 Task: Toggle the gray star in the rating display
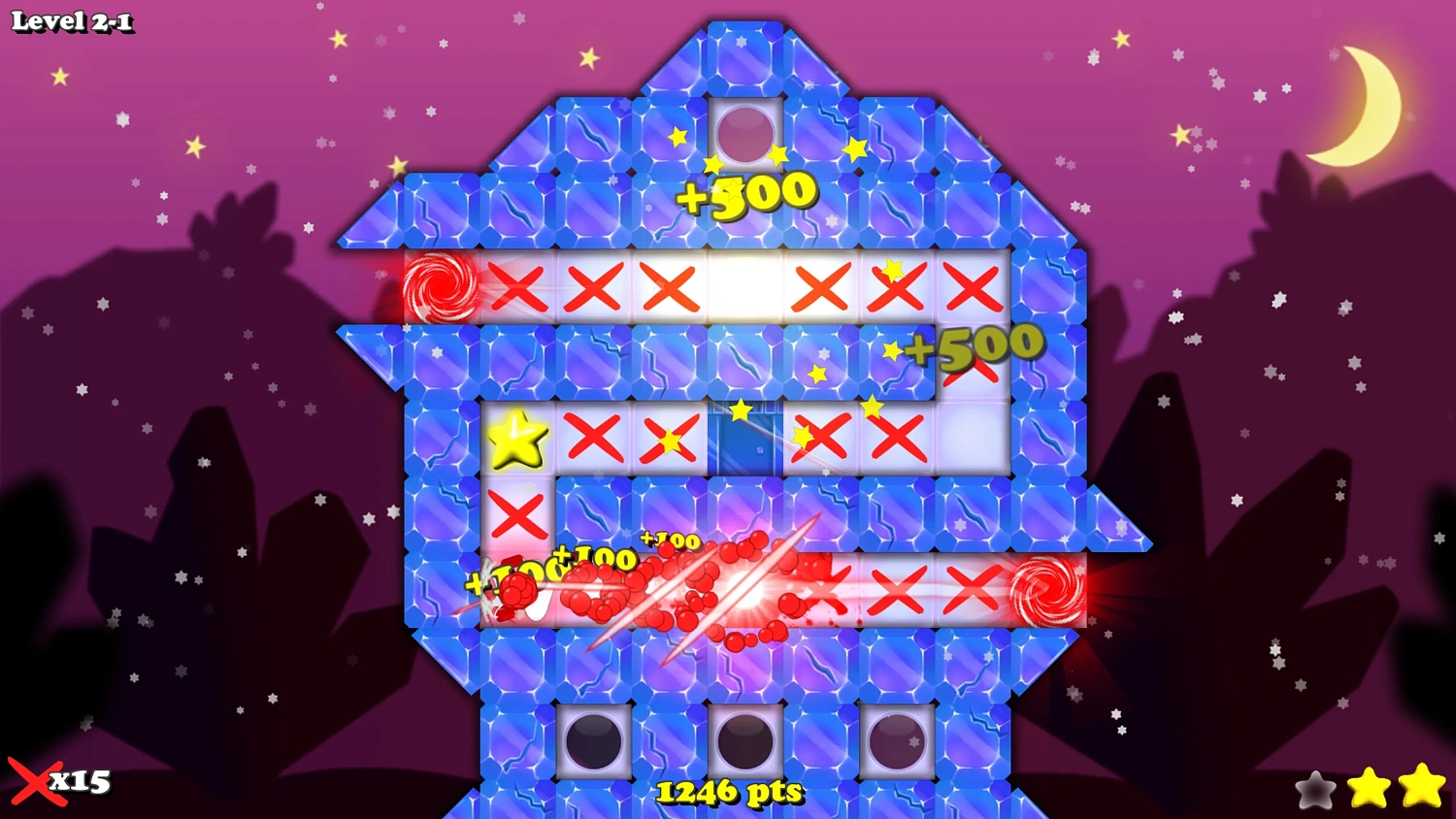coord(1316,788)
